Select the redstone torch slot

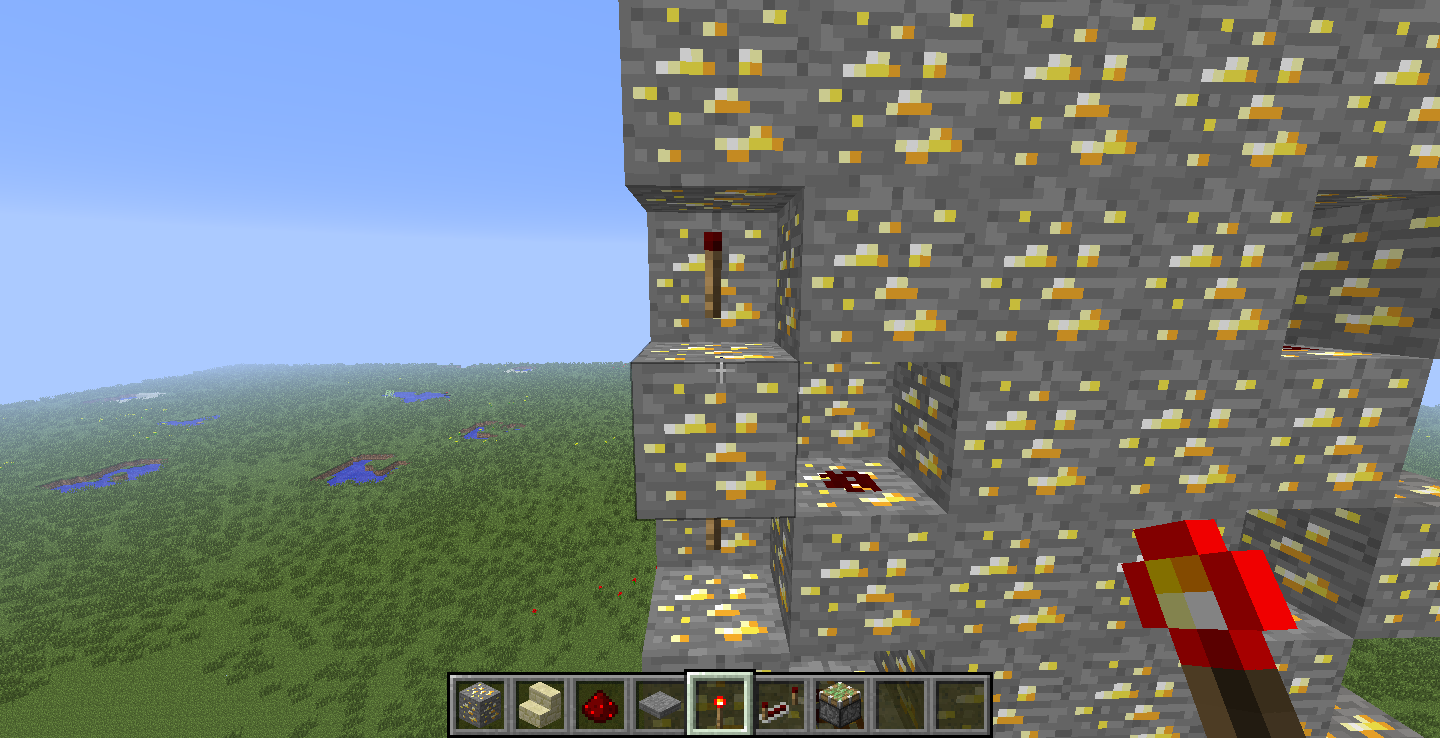point(719,704)
